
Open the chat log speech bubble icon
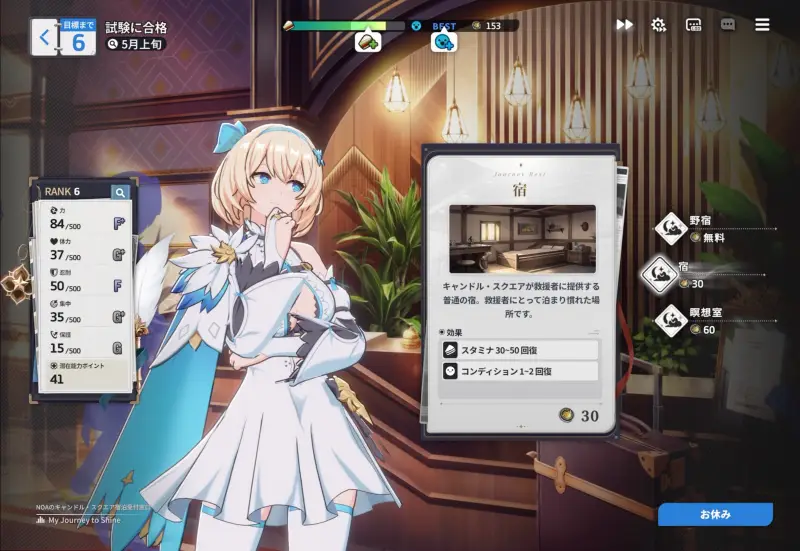[727, 25]
